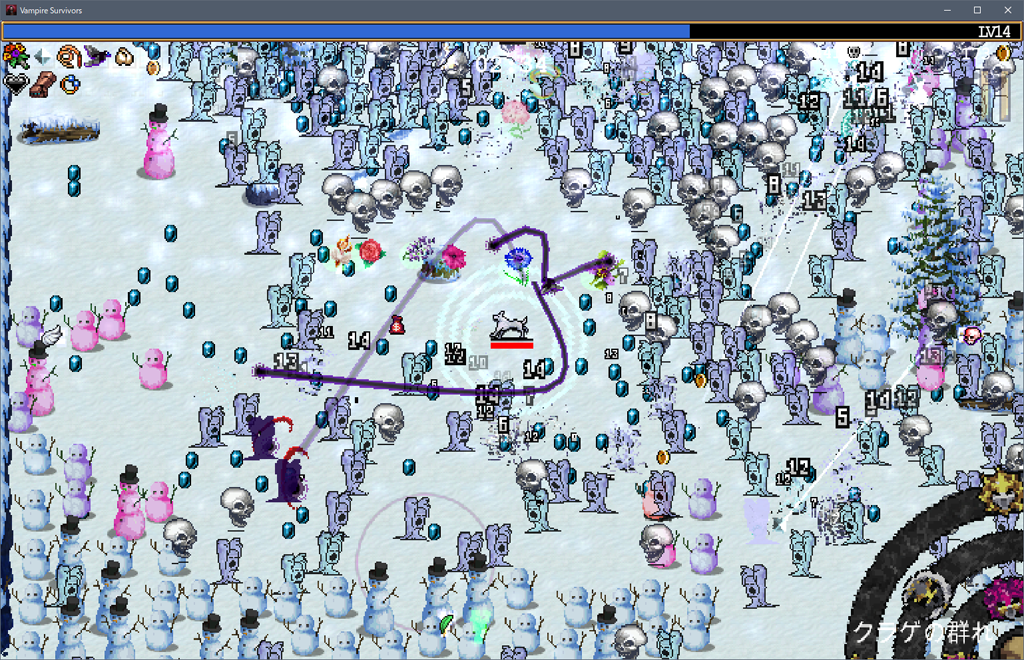Select the flower bouquet weapon icon

point(15,55)
